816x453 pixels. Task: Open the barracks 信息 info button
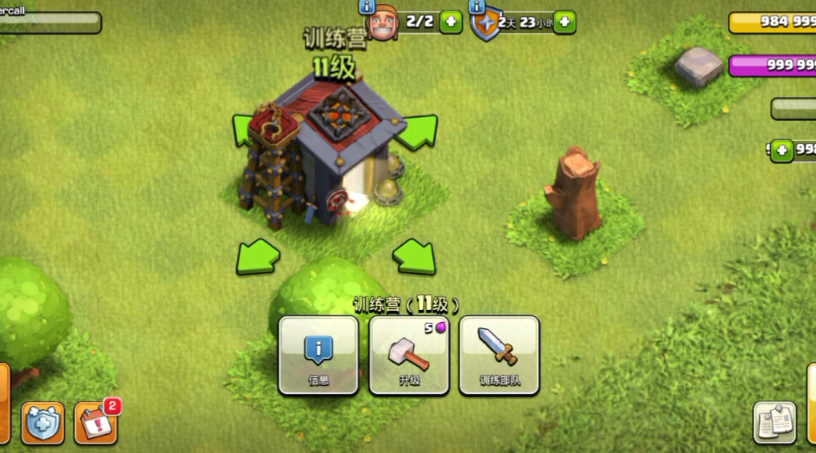(x=318, y=355)
